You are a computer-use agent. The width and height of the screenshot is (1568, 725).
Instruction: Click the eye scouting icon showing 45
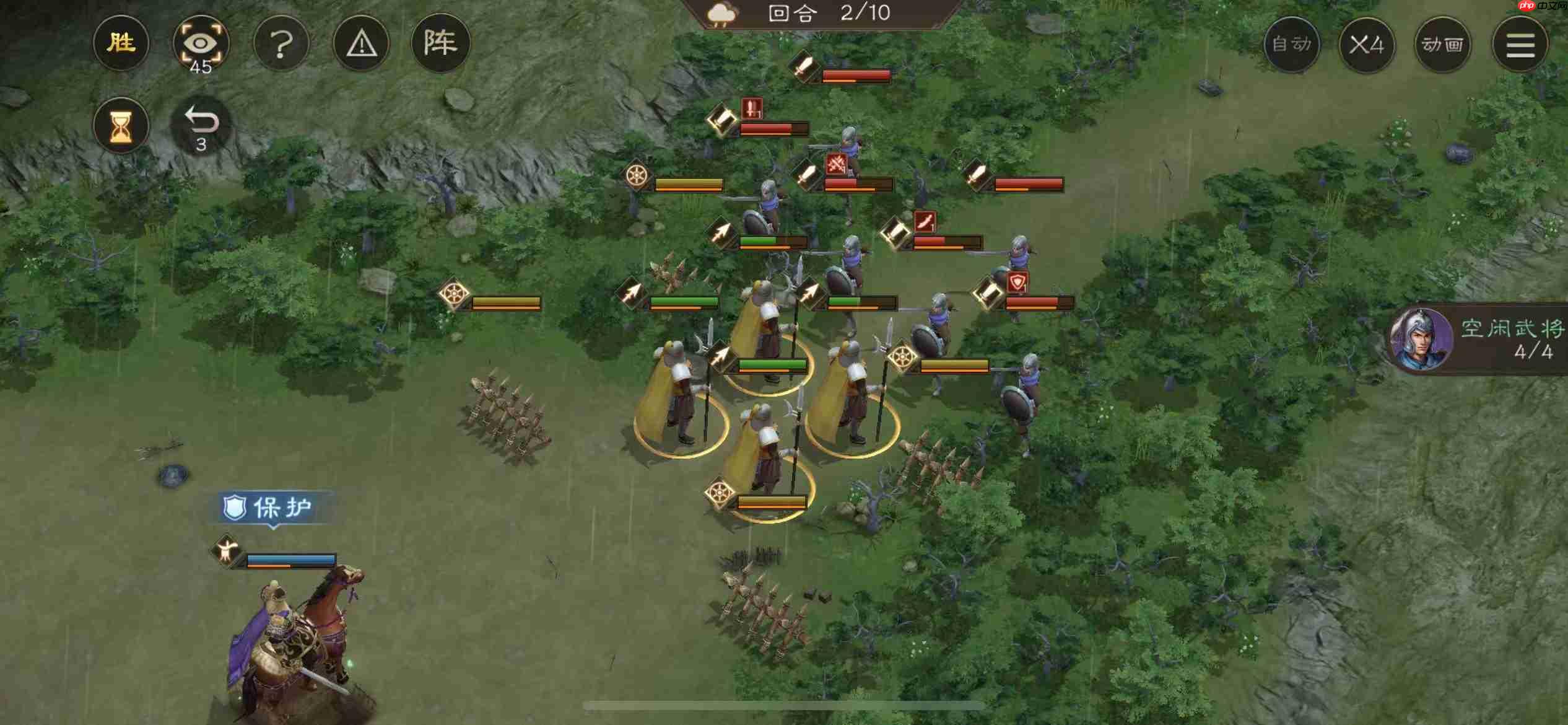click(x=202, y=42)
